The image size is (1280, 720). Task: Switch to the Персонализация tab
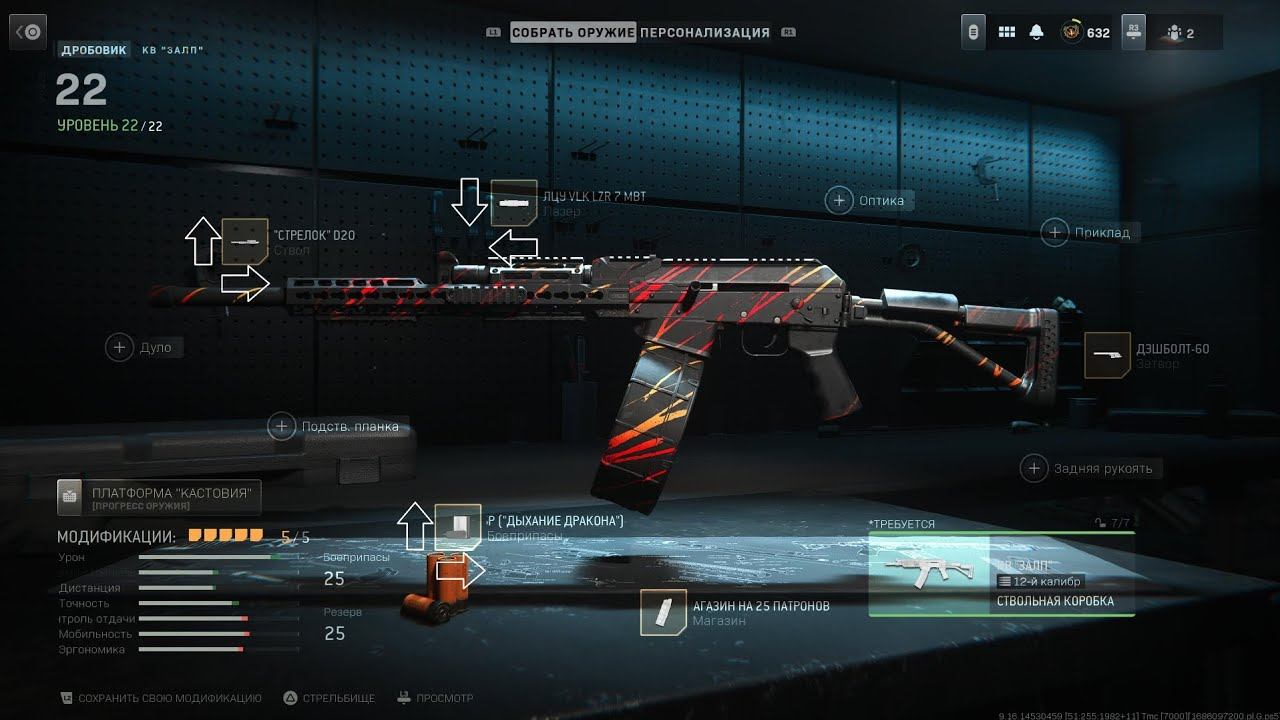click(705, 32)
